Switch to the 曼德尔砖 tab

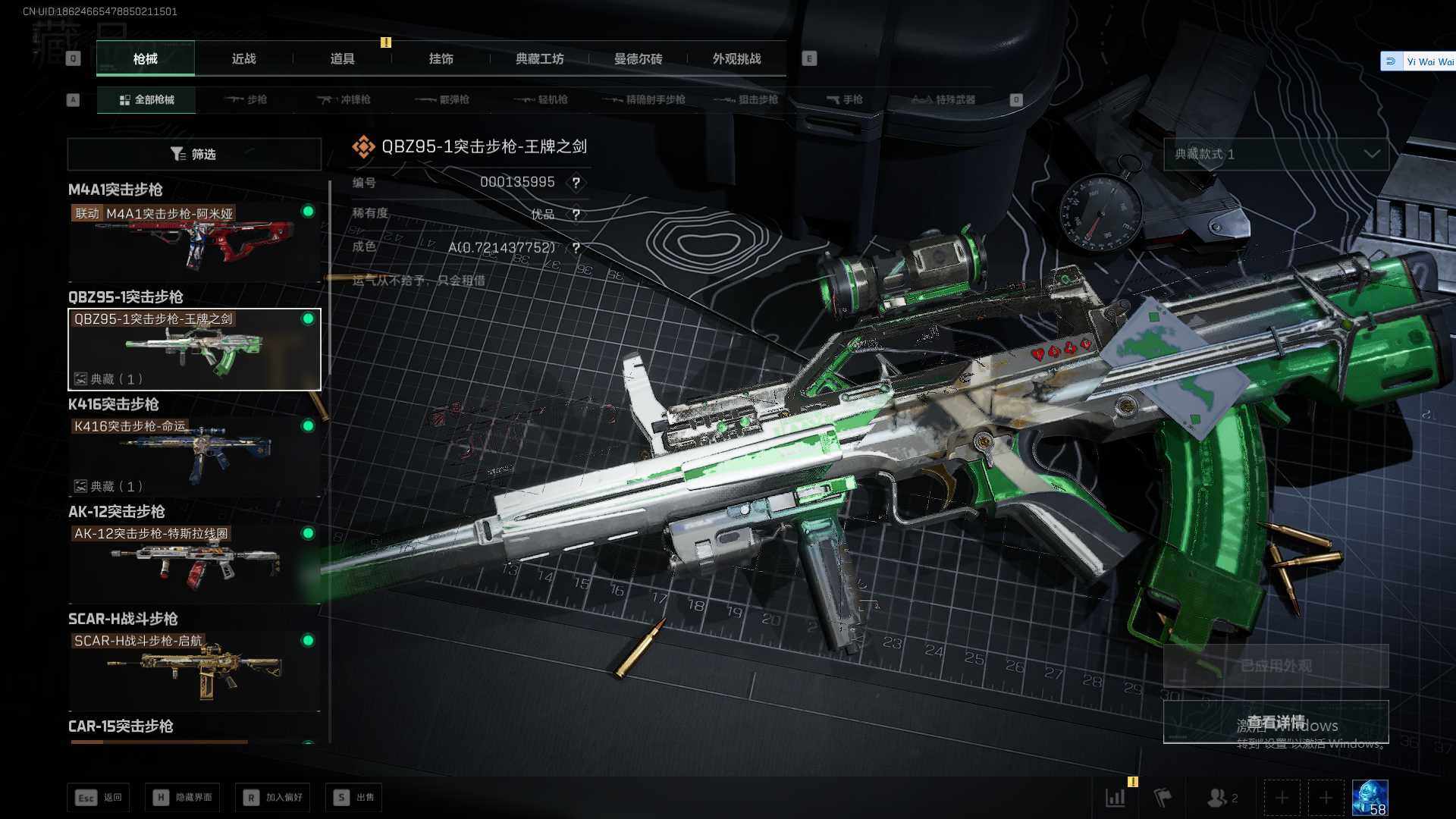pyautogui.click(x=638, y=59)
